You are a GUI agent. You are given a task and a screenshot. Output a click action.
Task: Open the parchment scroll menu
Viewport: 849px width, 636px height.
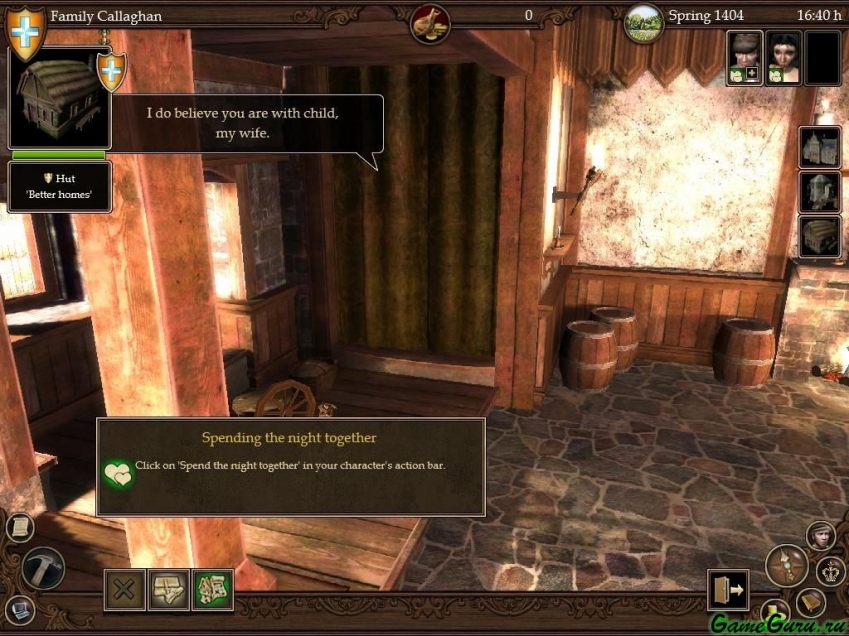pyautogui.click(x=18, y=526)
